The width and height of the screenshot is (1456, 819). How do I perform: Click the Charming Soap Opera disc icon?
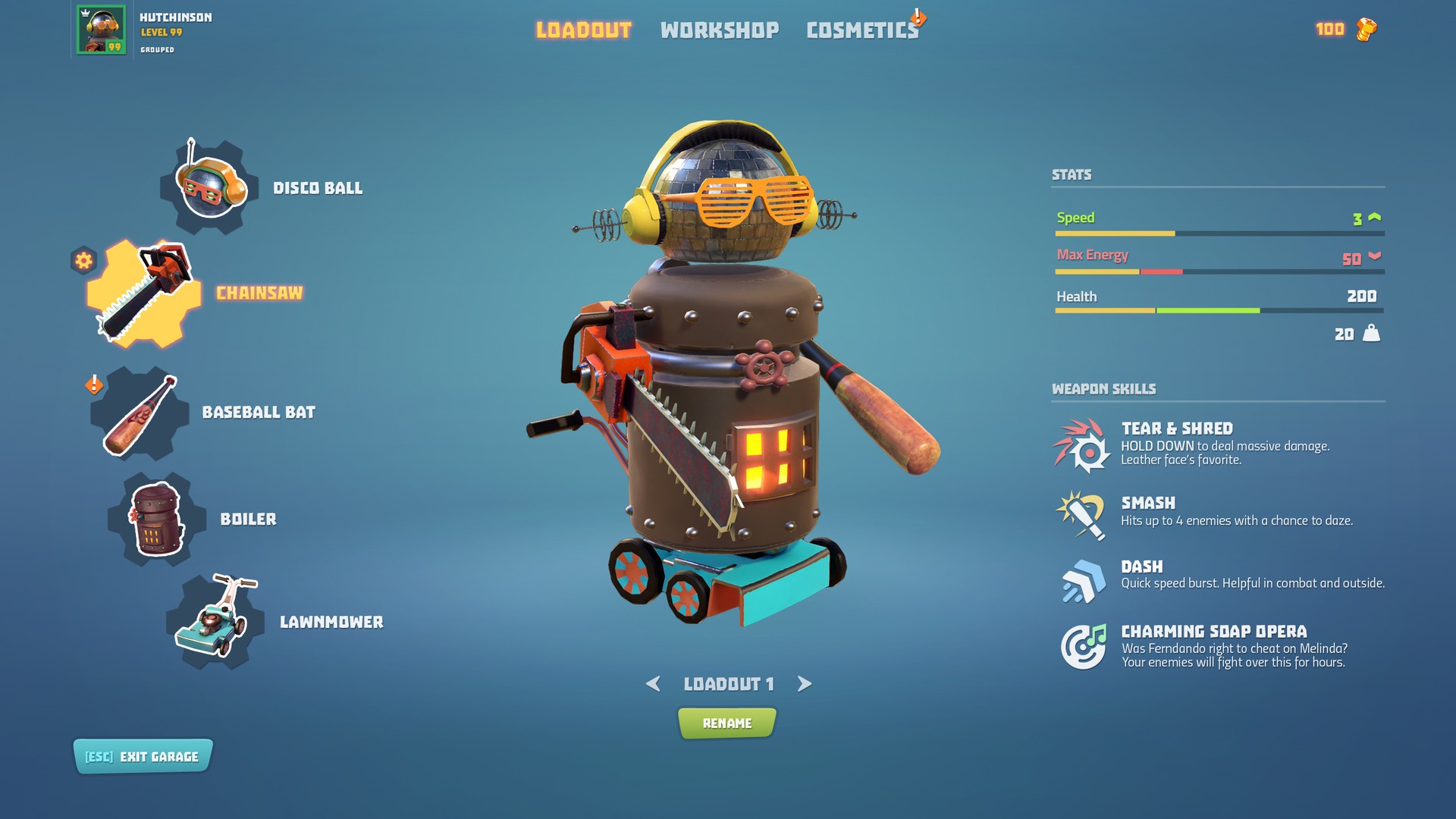(x=1083, y=646)
